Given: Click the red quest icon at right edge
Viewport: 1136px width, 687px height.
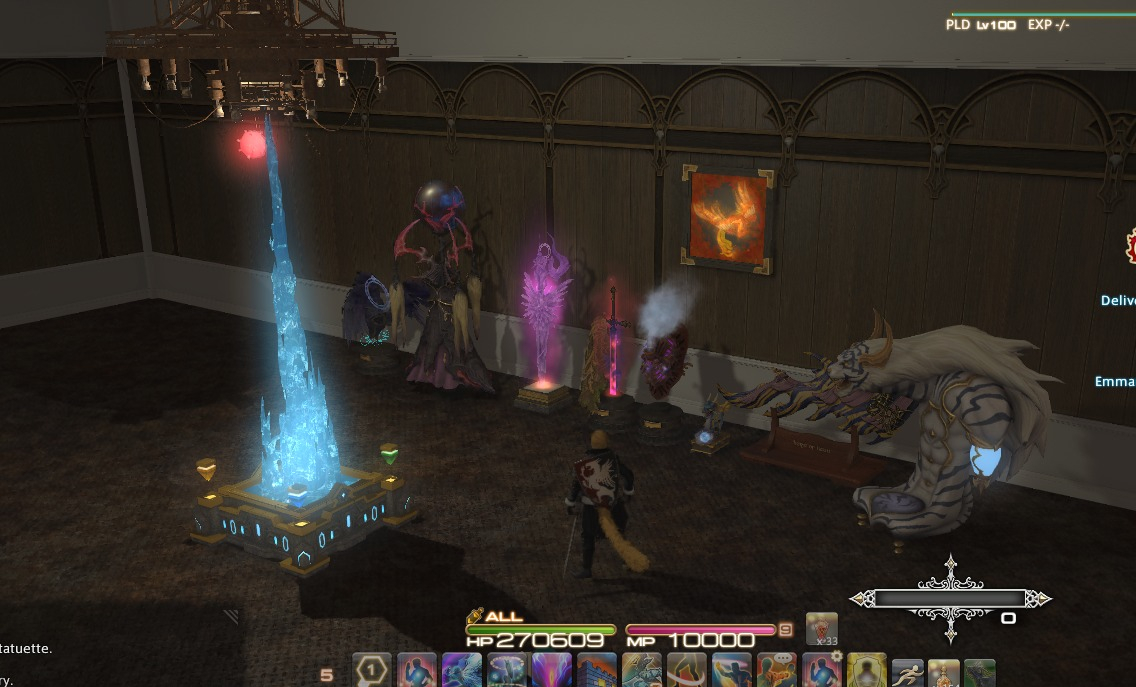Looking at the screenshot, I should [1131, 244].
